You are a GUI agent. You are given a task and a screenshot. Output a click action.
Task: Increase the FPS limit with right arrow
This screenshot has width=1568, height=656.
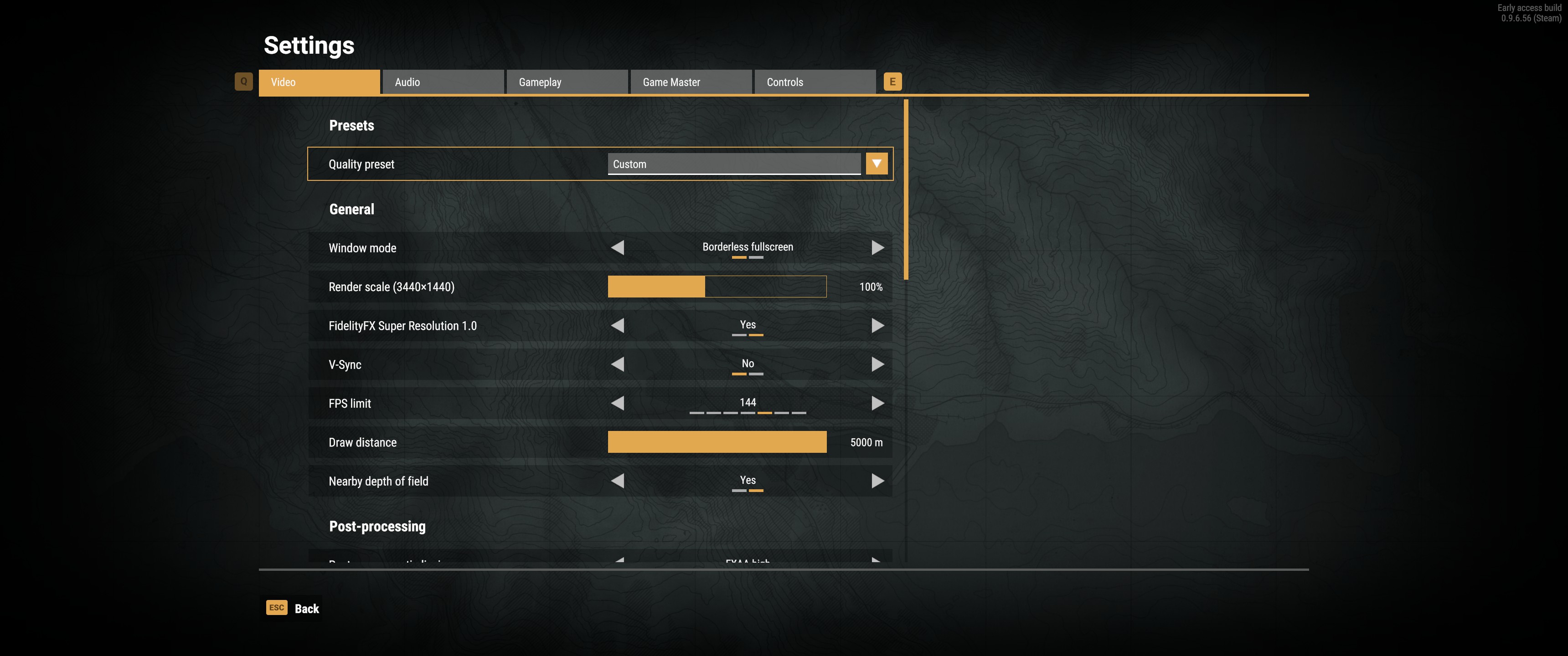(x=877, y=404)
